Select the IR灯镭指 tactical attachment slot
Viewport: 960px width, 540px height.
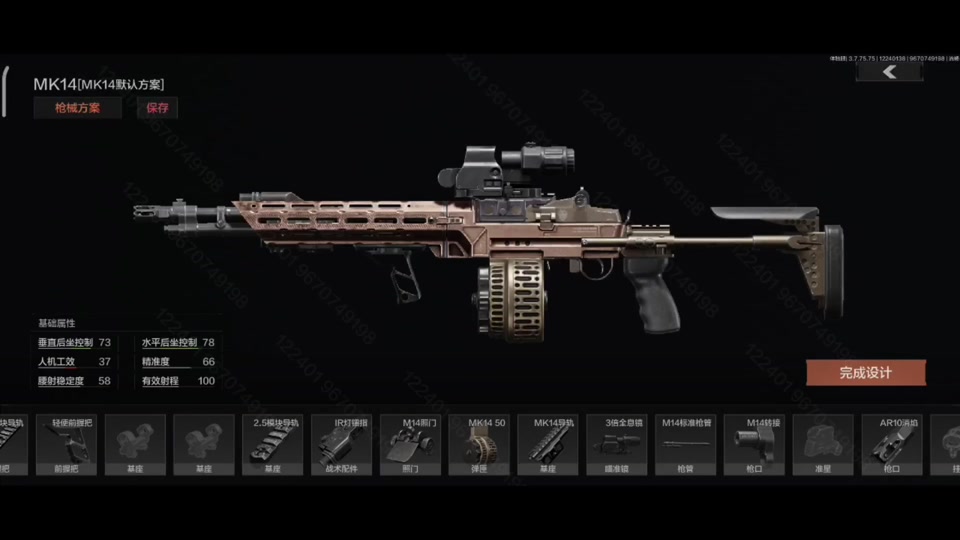click(x=341, y=444)
